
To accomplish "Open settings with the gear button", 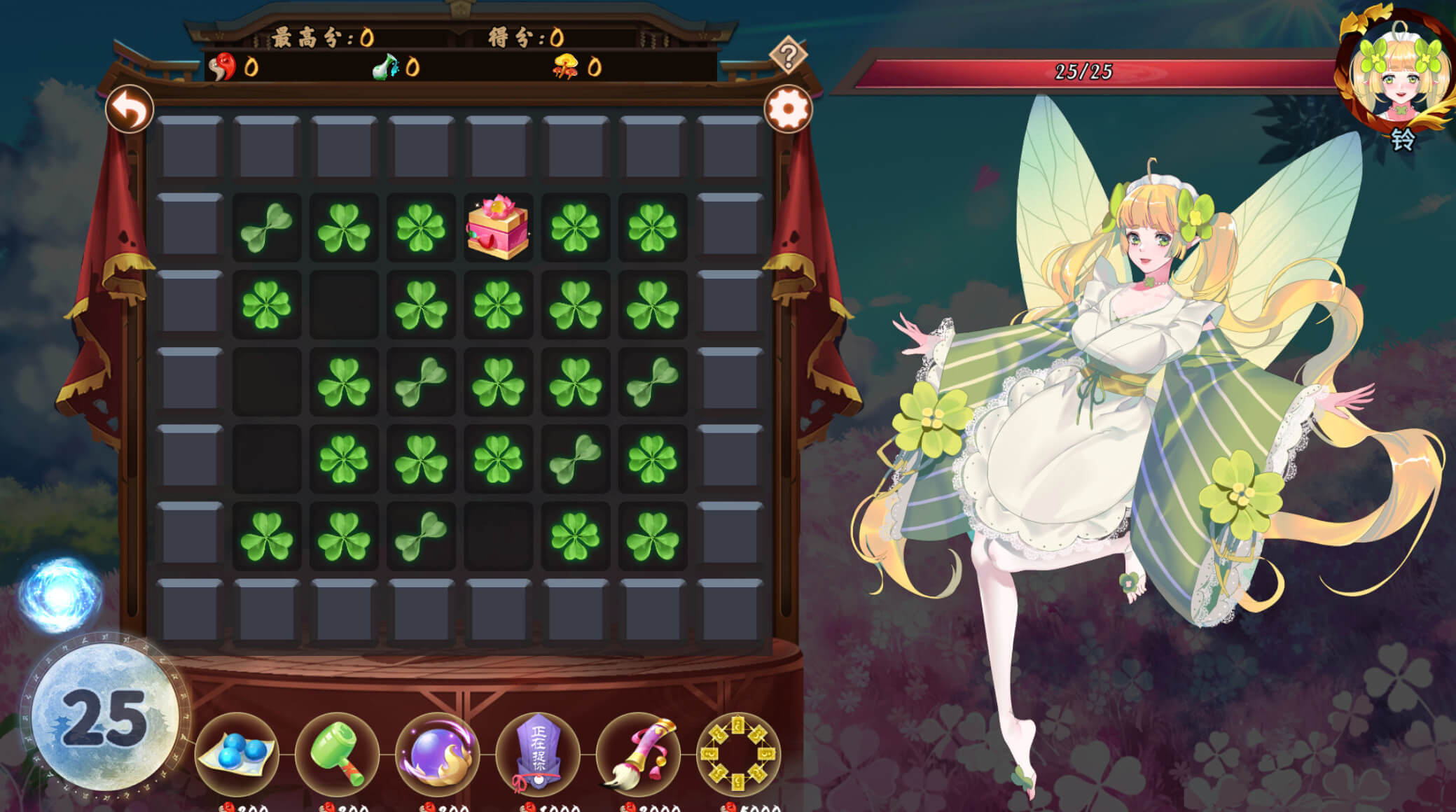I will tap(788, 109).
